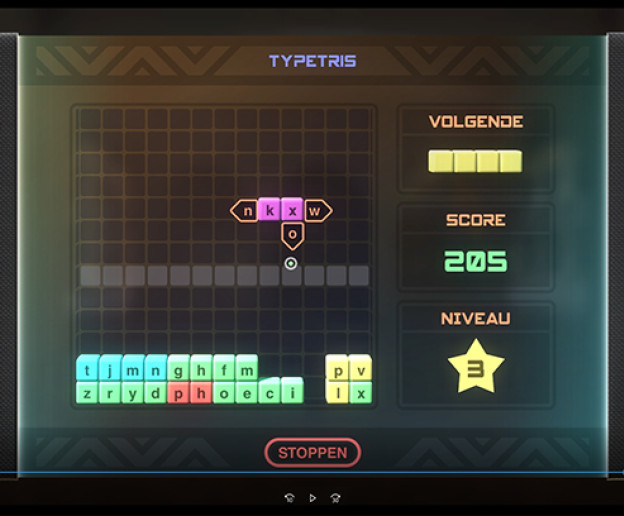
Task: Click the STOPPEN button to quit
Action: 312,453
